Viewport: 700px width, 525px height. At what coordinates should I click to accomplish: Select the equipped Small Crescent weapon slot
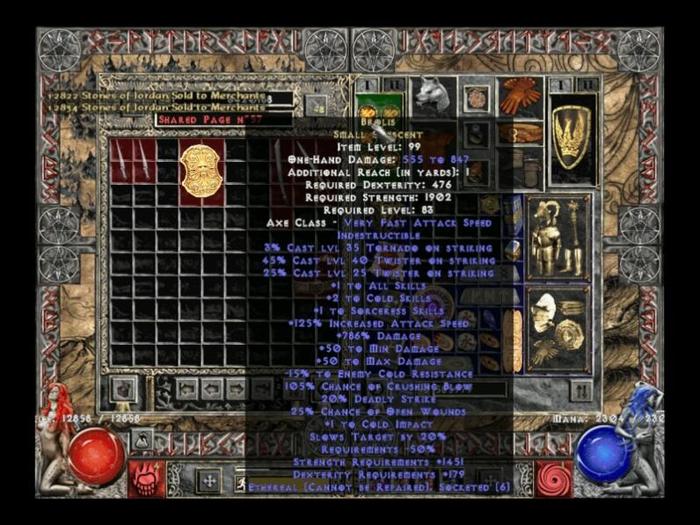[x=378, y=107]
